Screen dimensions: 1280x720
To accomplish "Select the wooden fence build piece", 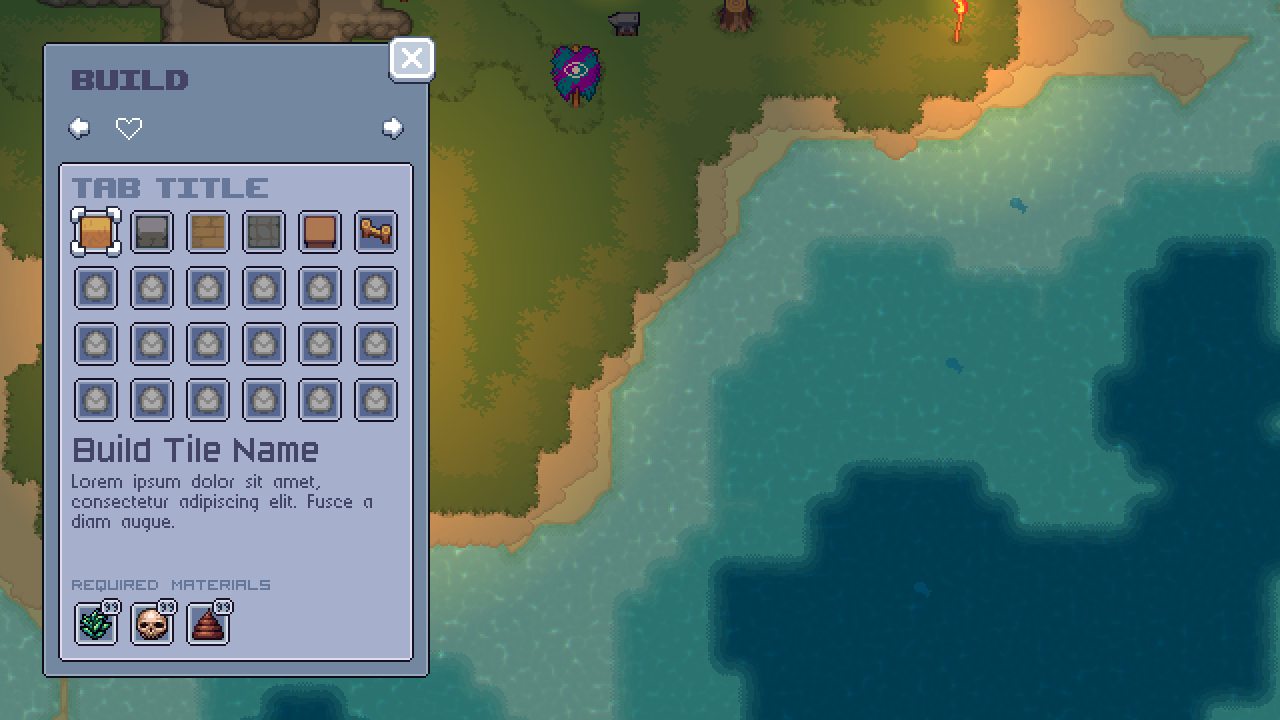I will coord(376,231).
